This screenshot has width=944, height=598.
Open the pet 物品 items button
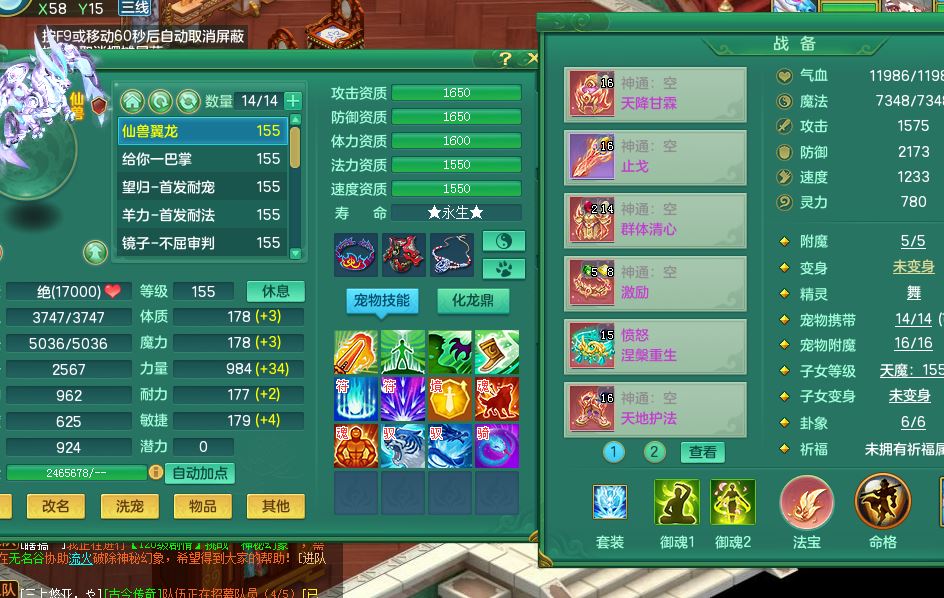pos(202,506)
